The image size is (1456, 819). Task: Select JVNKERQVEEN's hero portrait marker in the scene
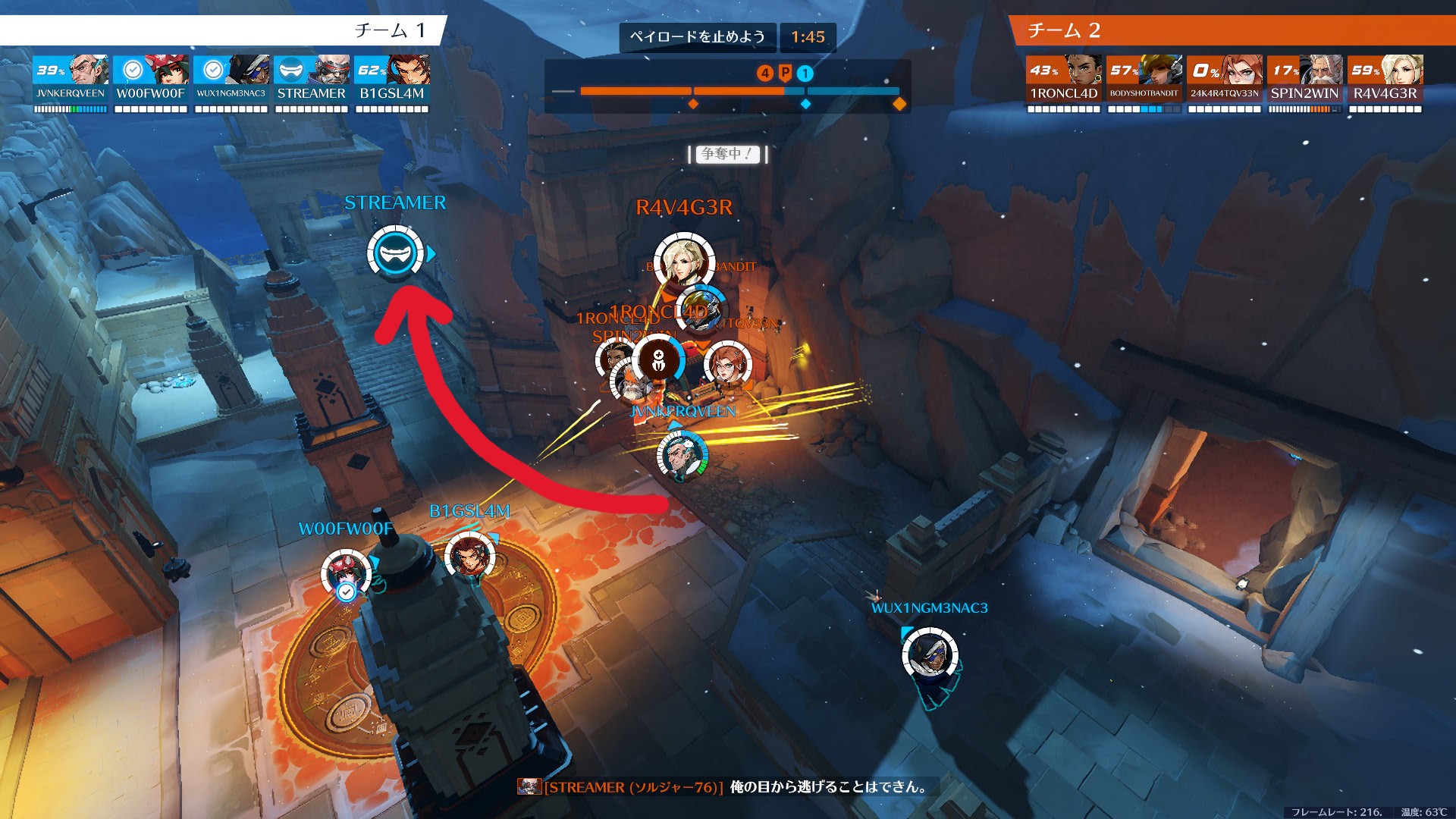pos(682,456)
